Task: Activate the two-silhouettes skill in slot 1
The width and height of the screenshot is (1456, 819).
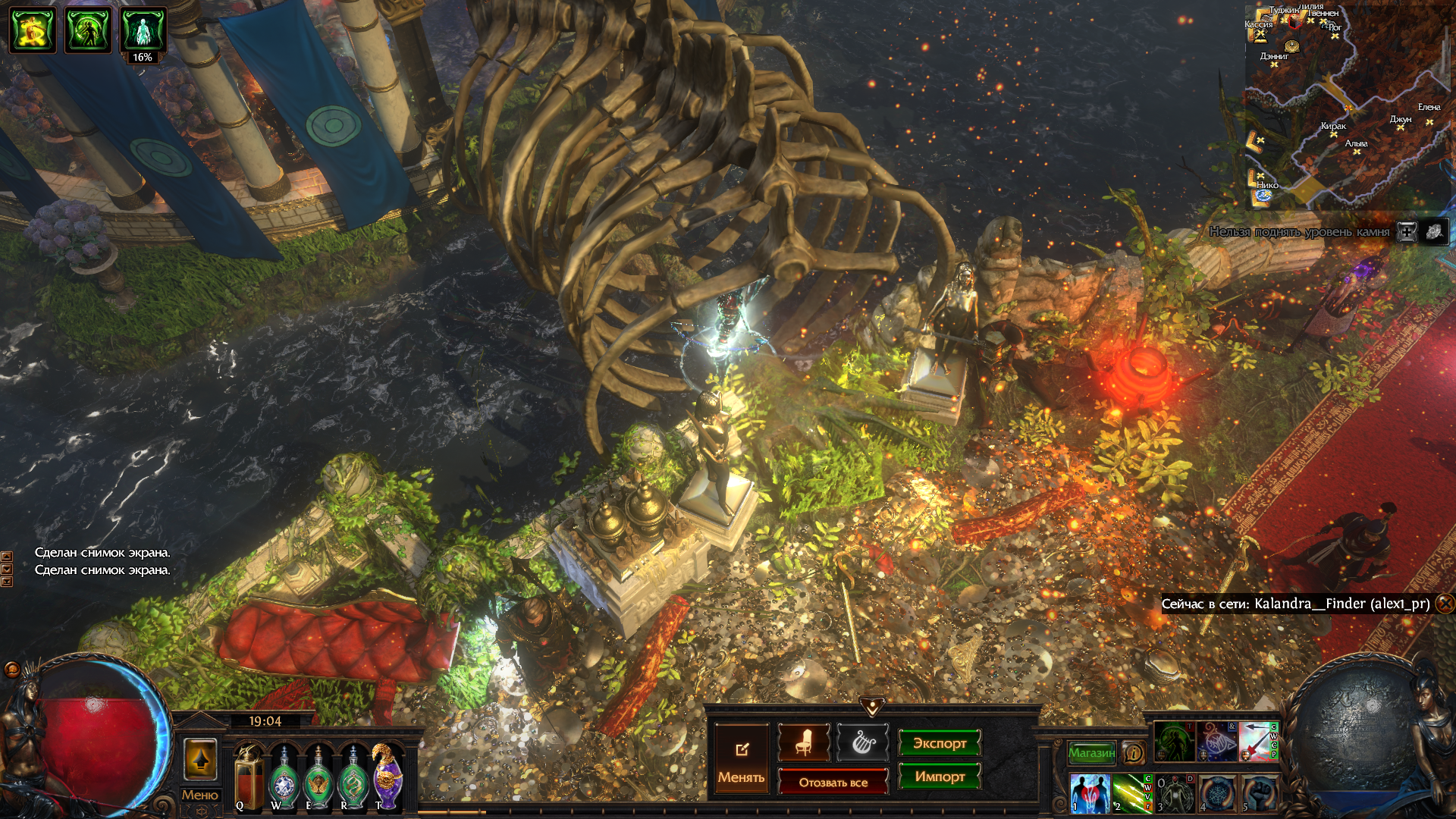Action: tap(1090, 793)
